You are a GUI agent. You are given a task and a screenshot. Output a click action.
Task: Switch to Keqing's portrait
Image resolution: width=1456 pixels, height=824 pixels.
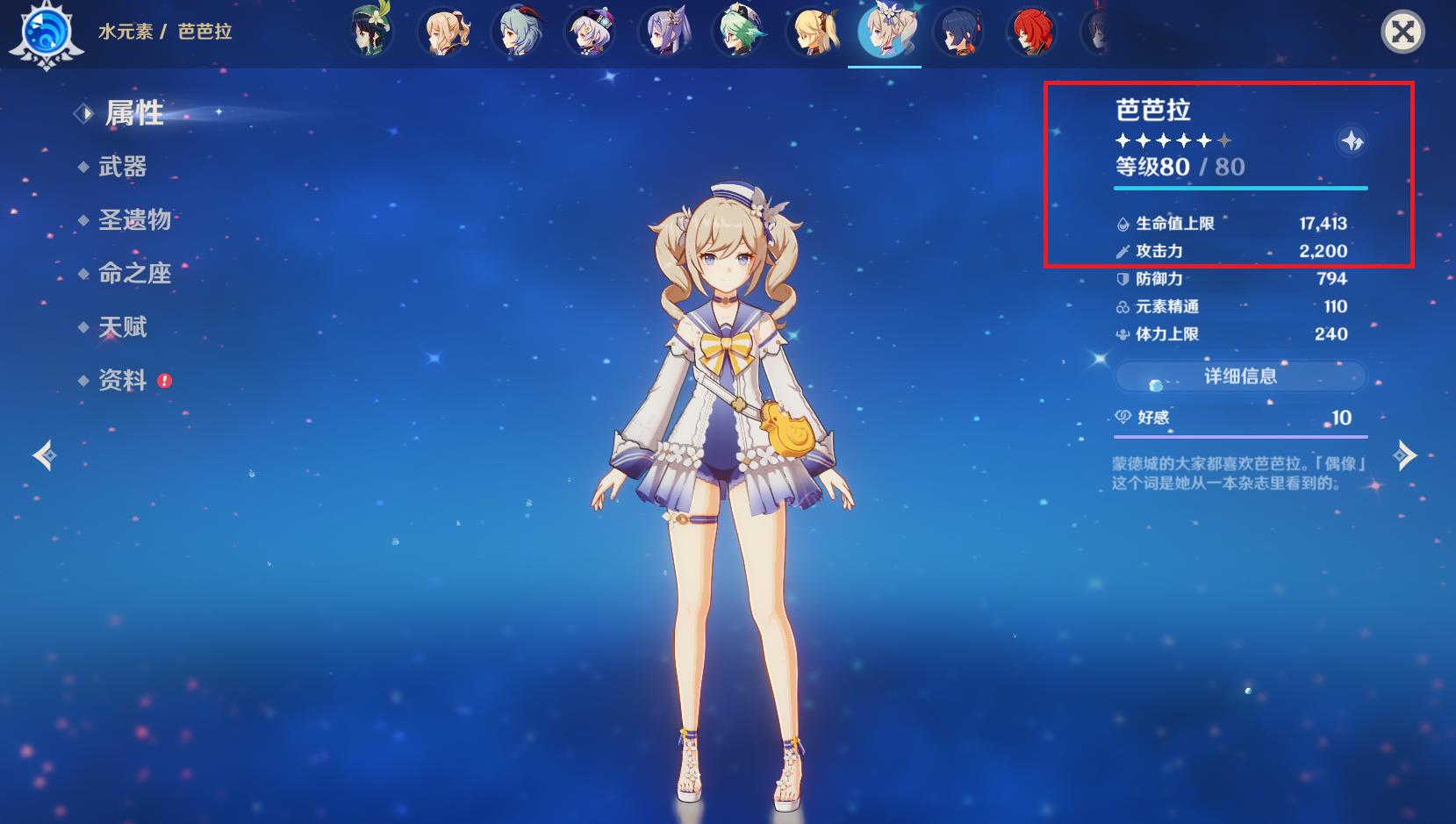point(665,32)
